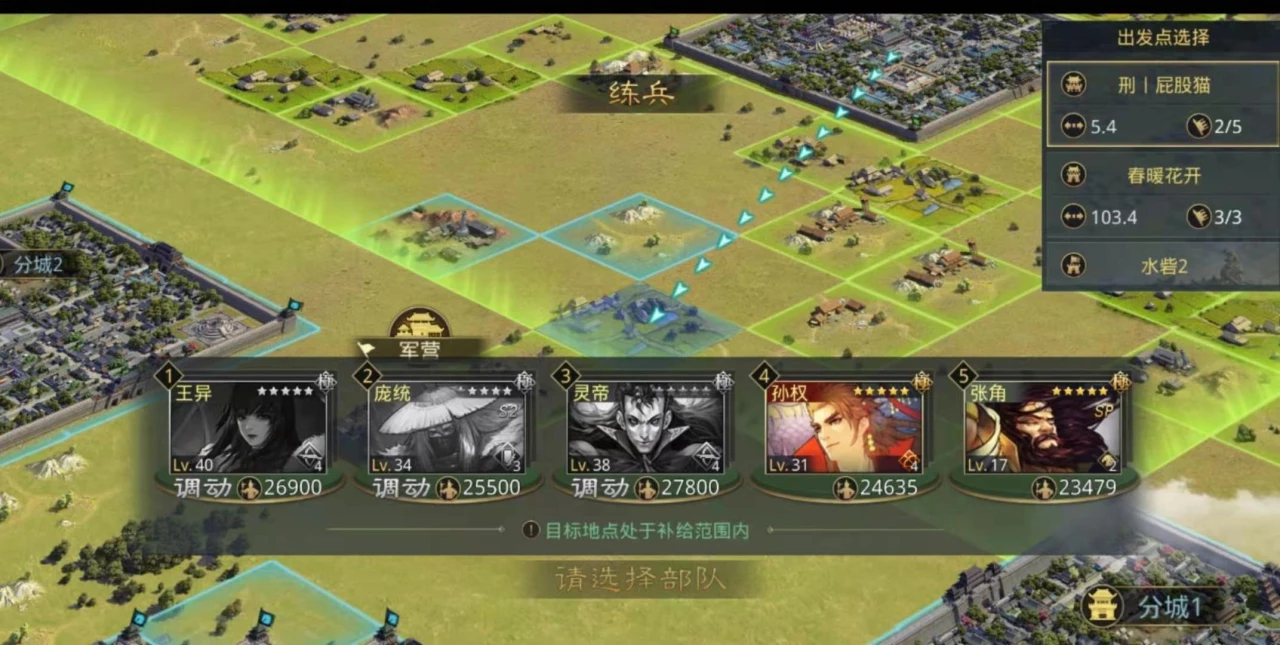Go to the 分城2 label
This screenshot has height=645, width=1280.
(x=38, y=265)
